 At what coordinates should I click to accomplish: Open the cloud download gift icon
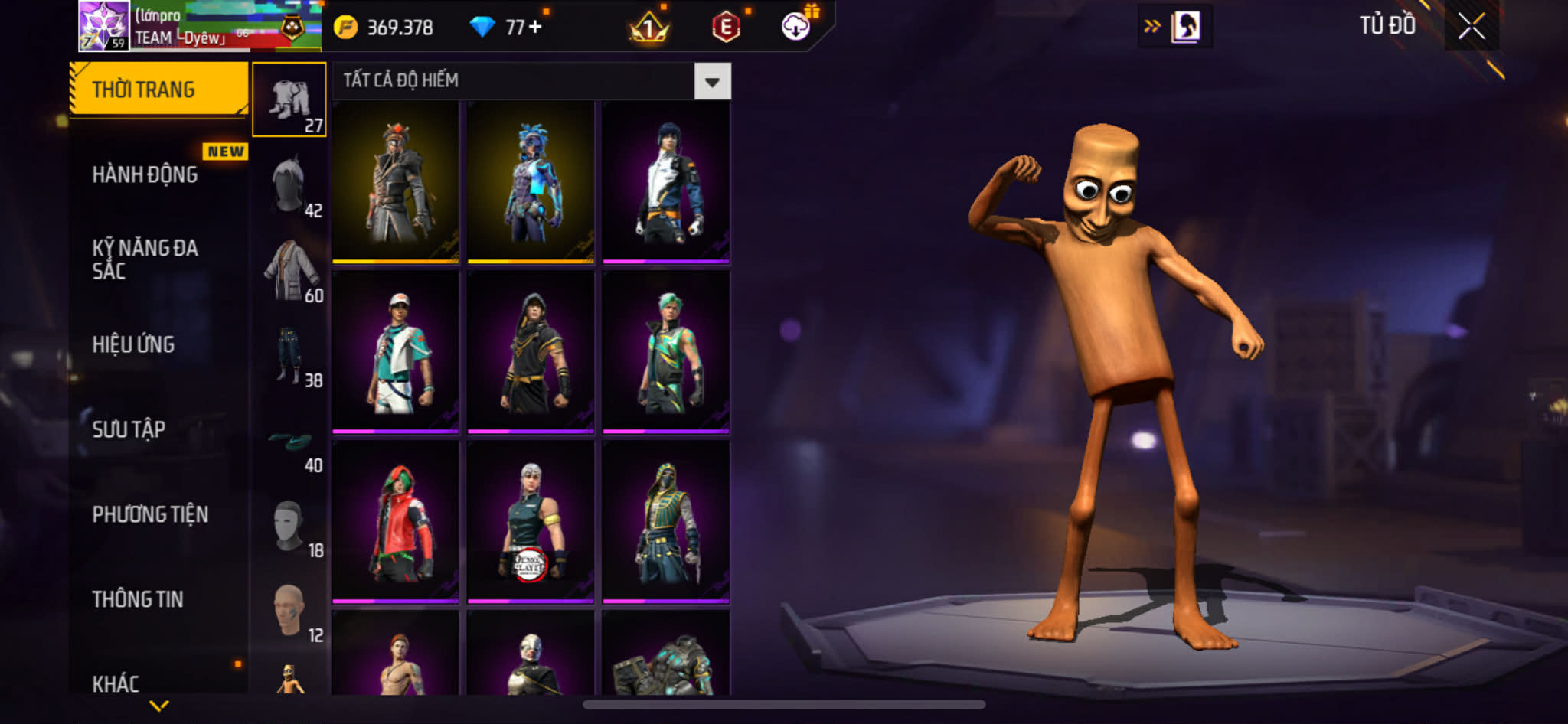coord(796,28)
